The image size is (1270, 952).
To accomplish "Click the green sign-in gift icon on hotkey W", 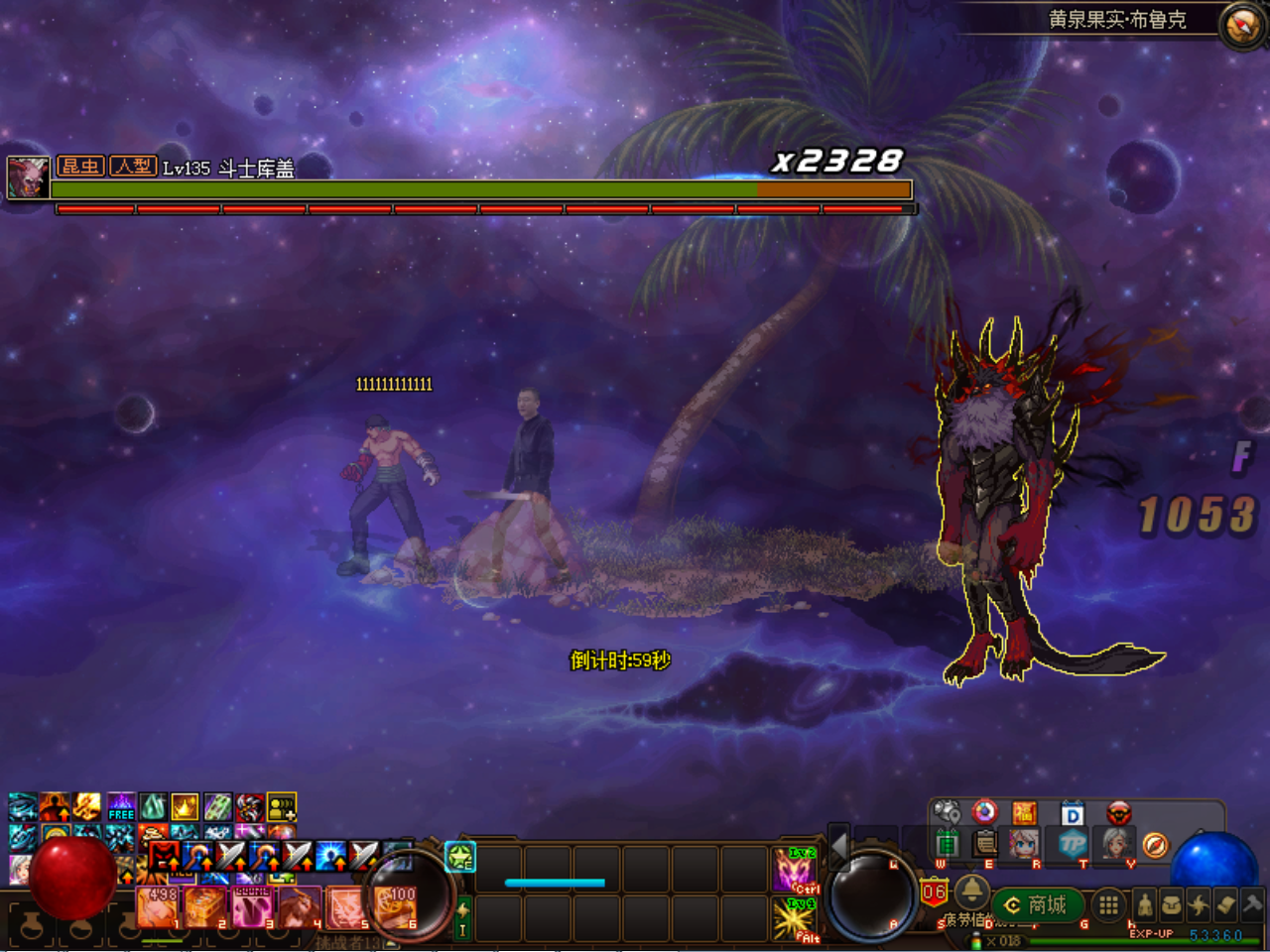I will (949, 841).
